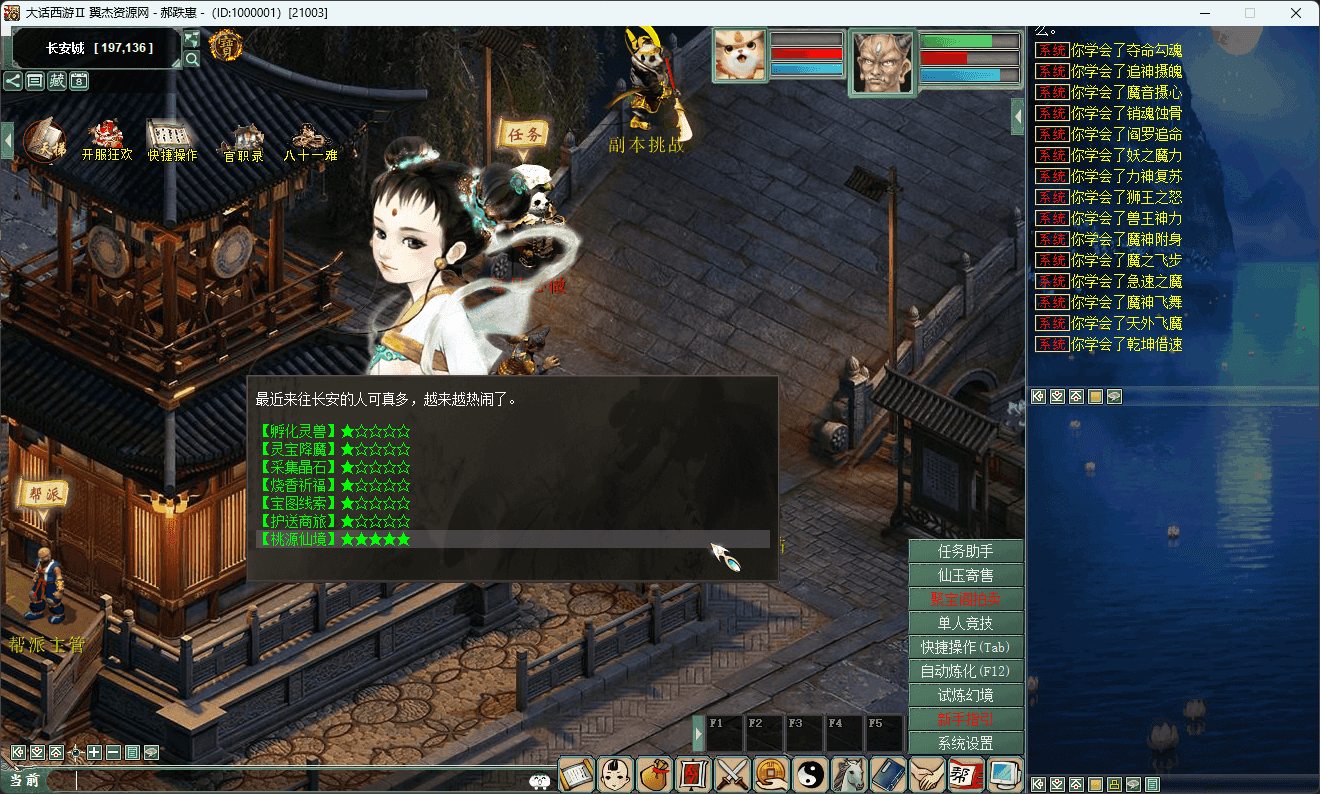This screenshot has width=1320, height=794.
Task: Open the 任务助手 side menu button
Action: [965, 551]
